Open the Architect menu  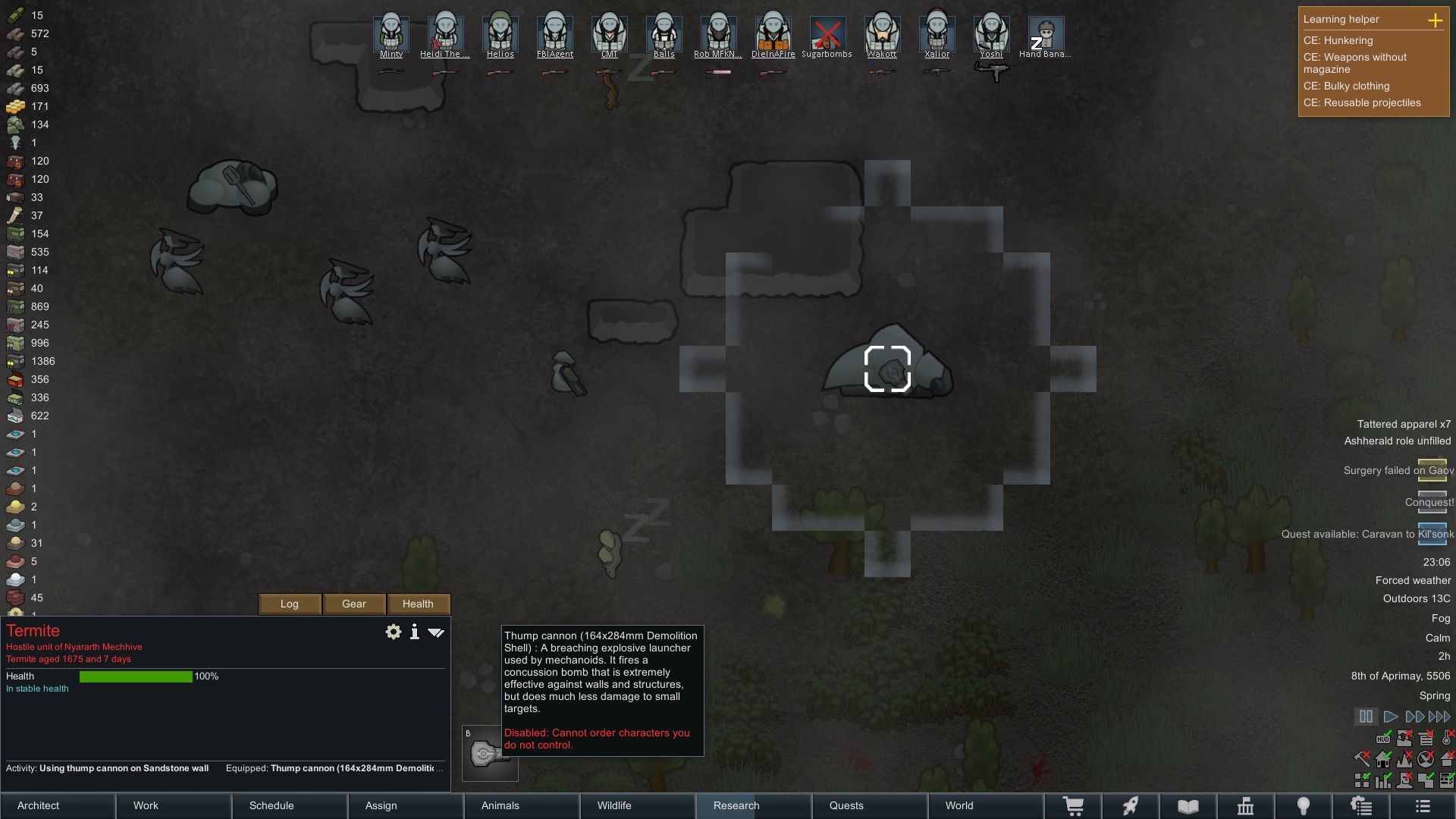pyautogui.click(x=58, y=805)
